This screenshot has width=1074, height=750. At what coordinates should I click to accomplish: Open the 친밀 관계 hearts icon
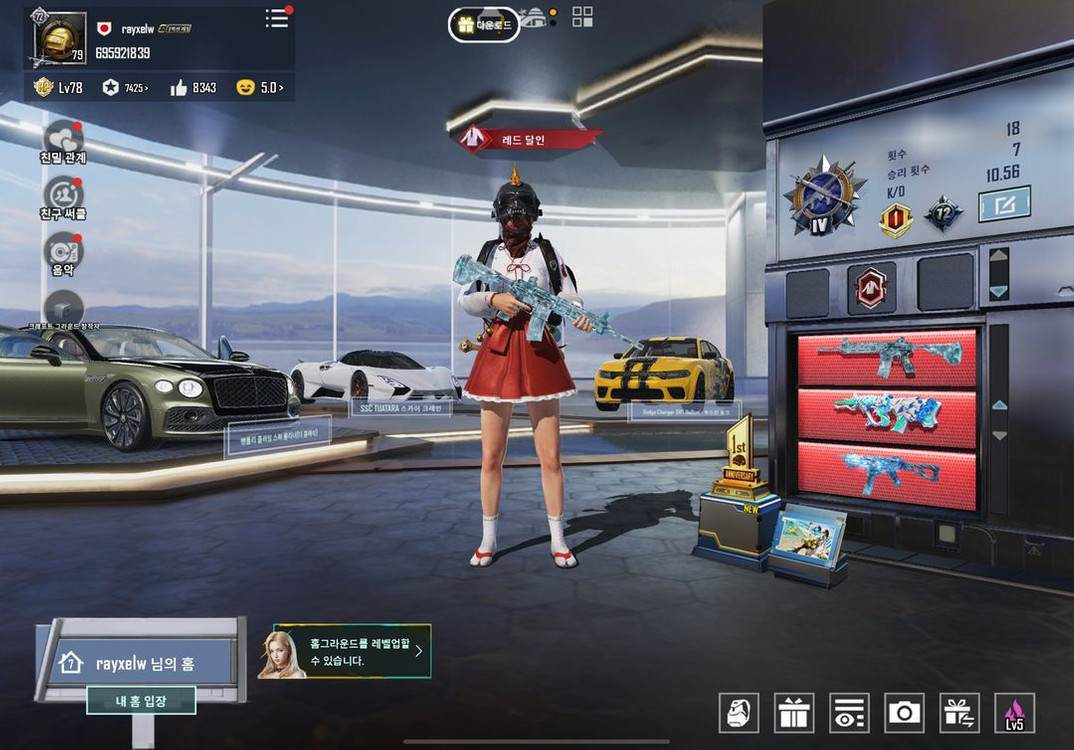[x=63, y=139]
